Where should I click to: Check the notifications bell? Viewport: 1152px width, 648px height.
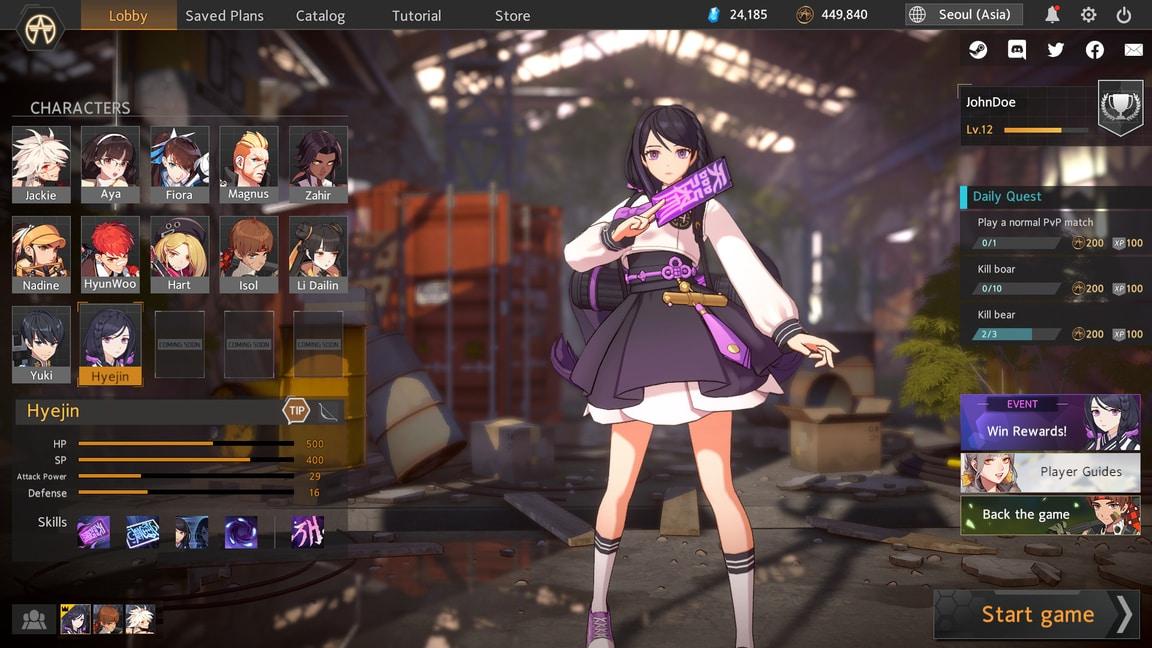(1052, 15)
